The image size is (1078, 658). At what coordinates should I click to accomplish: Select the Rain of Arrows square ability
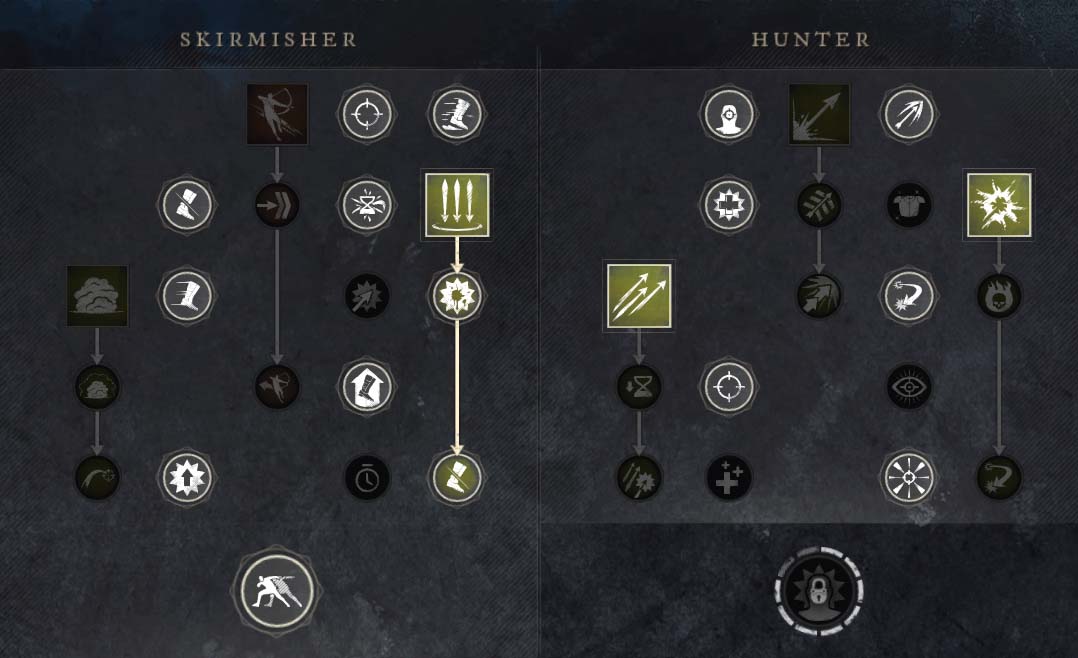click(457, 205)
